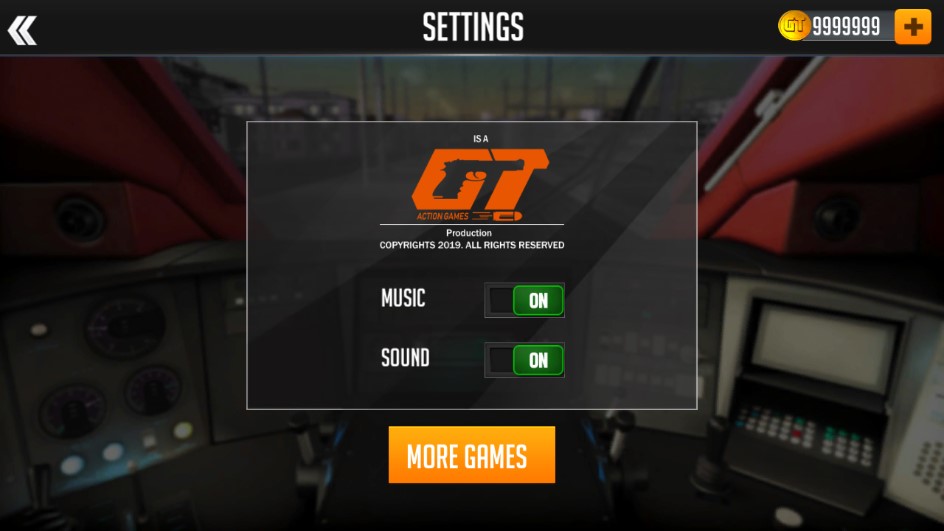944x531 pixels.
Task: Open the More Games button
Action: tap(471, 456)
